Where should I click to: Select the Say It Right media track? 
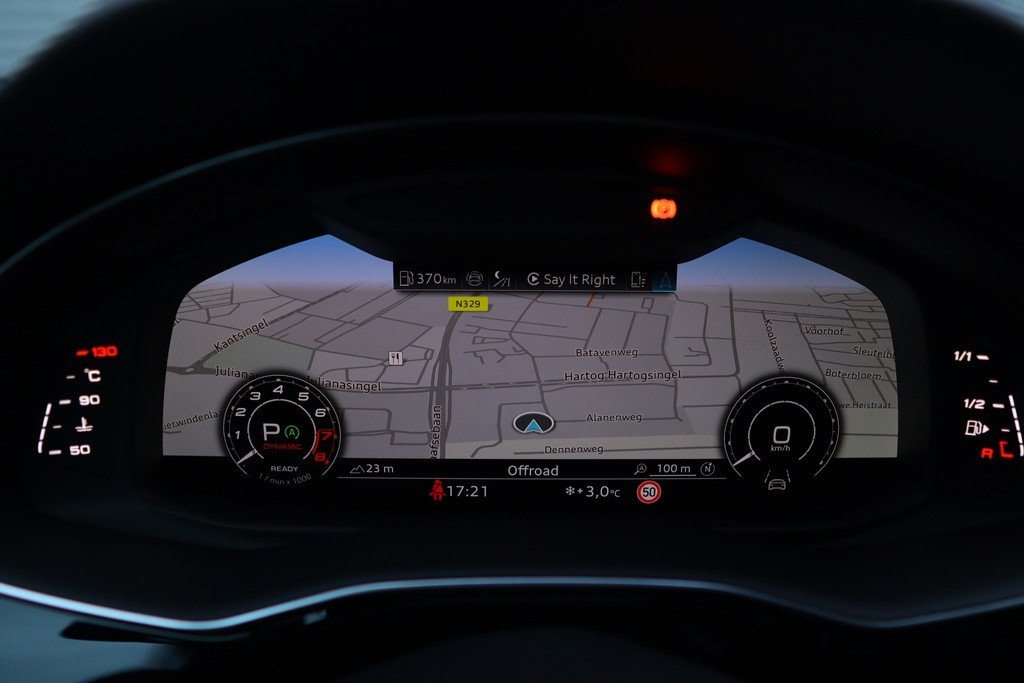coord(572,280)
